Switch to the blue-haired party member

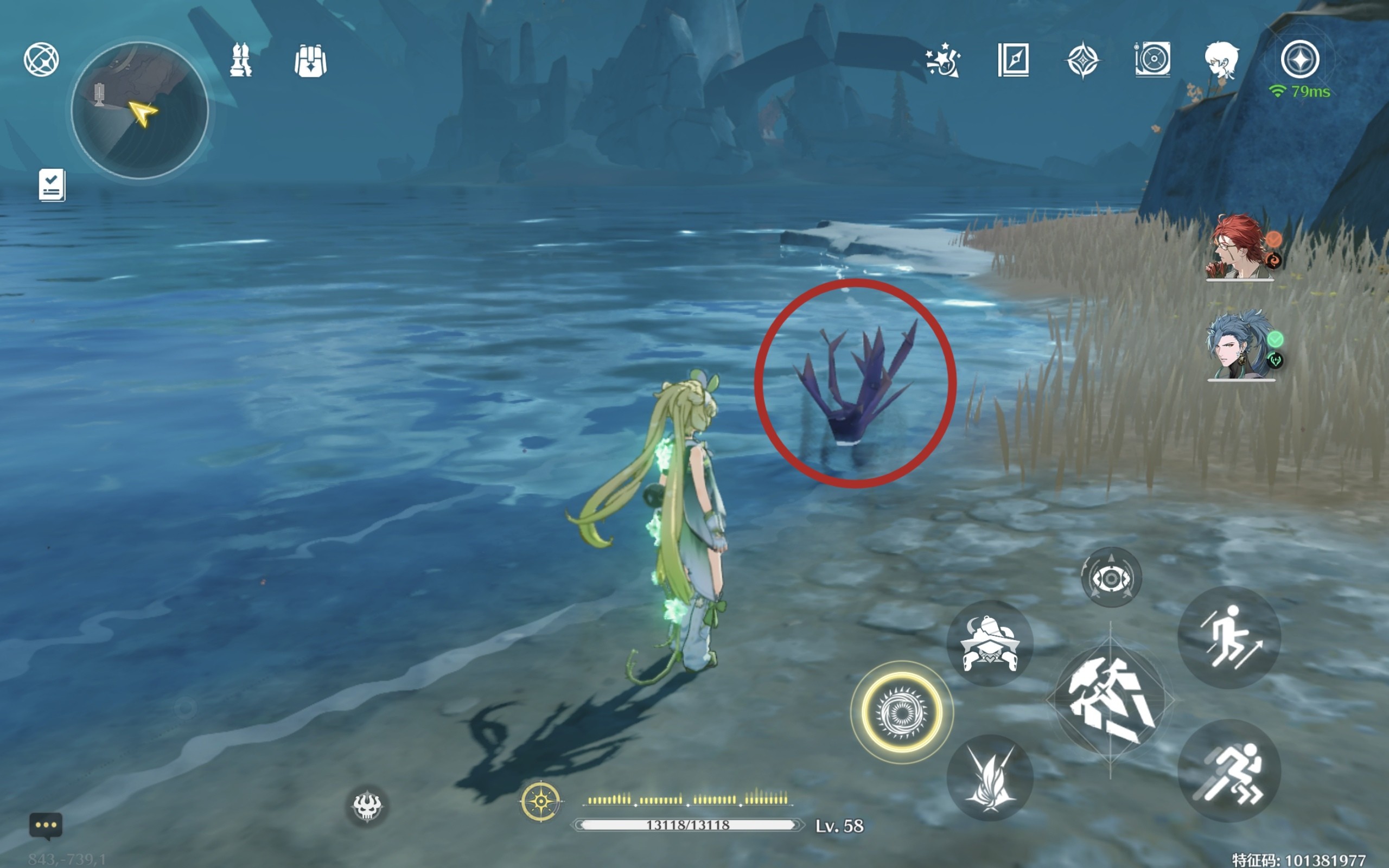point(1240,346)
